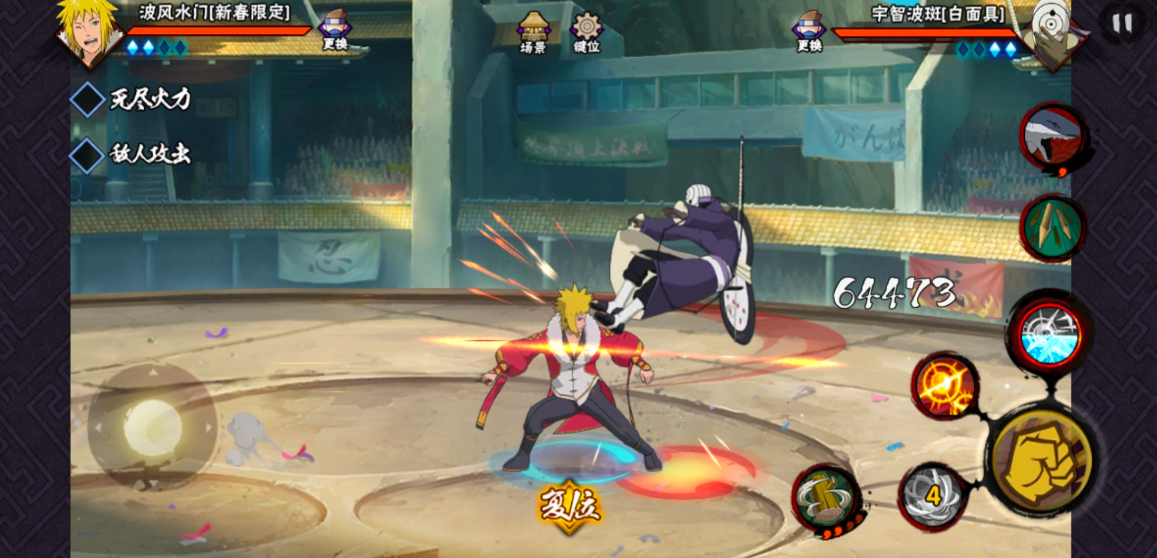The image size is (1157, 558).
Task: Summon the shark creature icon
Action: tap(1053, 137)
